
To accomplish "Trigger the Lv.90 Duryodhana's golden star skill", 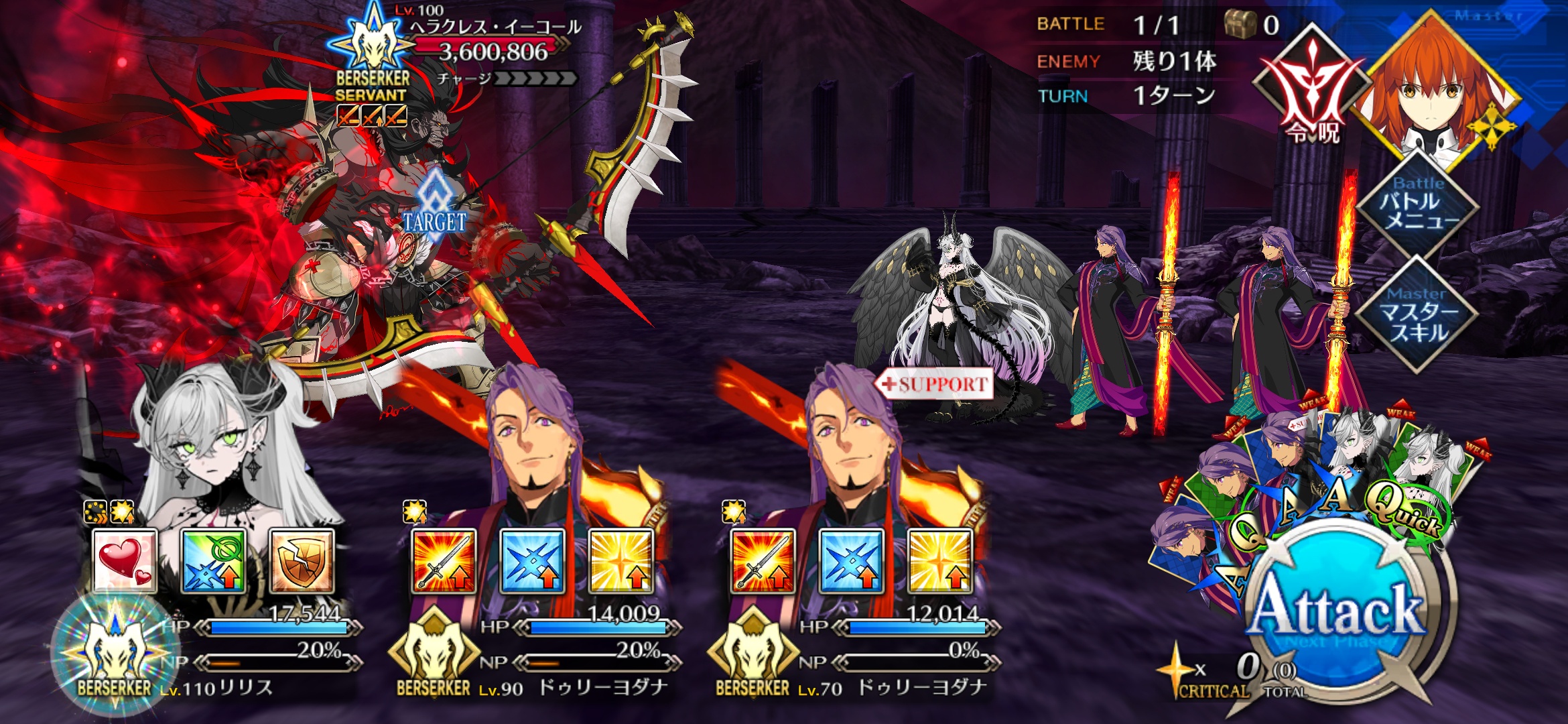I will [620, 560].
